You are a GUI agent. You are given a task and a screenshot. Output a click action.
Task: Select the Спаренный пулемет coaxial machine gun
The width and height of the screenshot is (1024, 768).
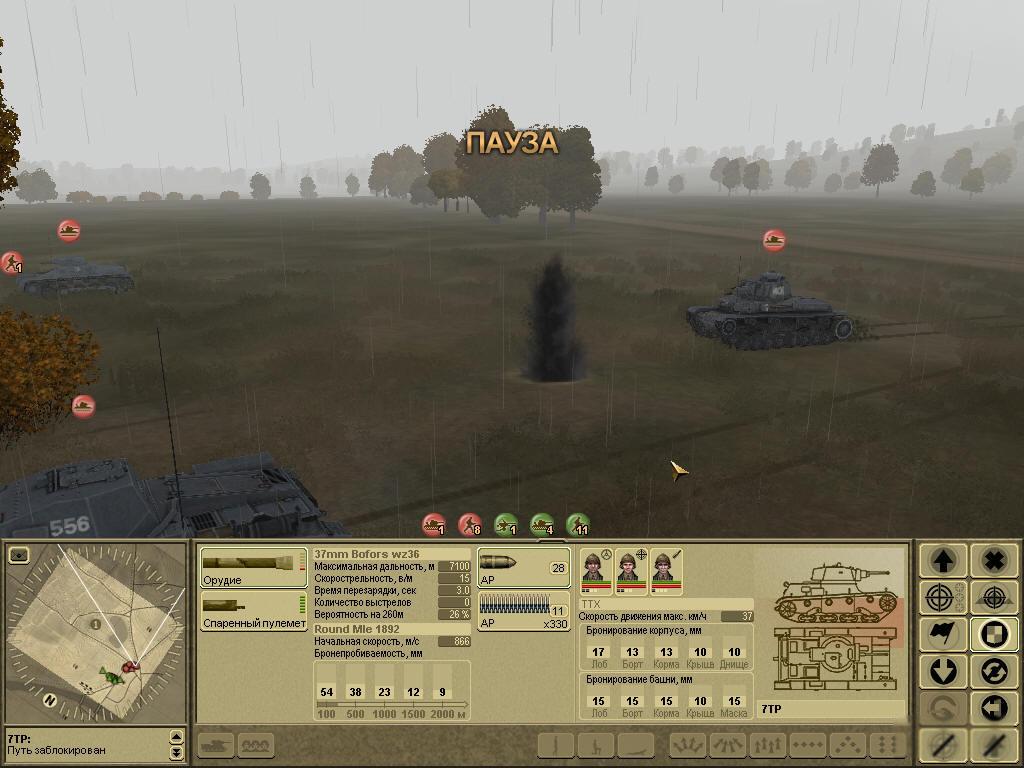click(x=254, y=609)
